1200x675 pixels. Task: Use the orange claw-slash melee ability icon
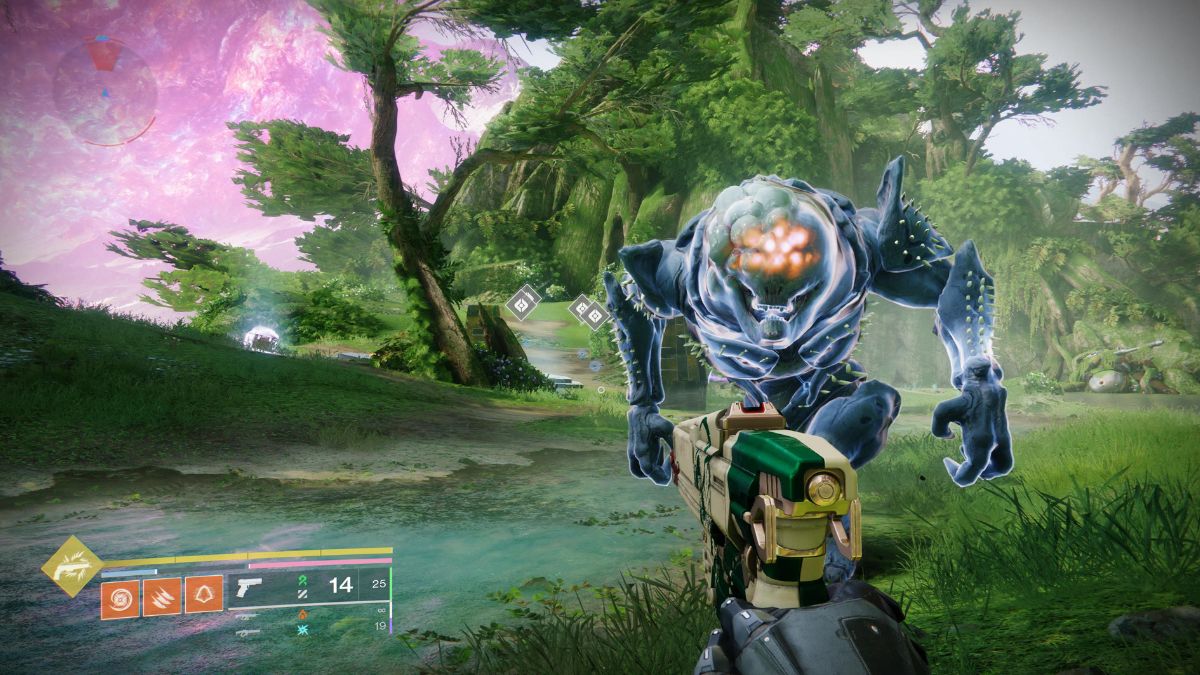coord(161,598)
